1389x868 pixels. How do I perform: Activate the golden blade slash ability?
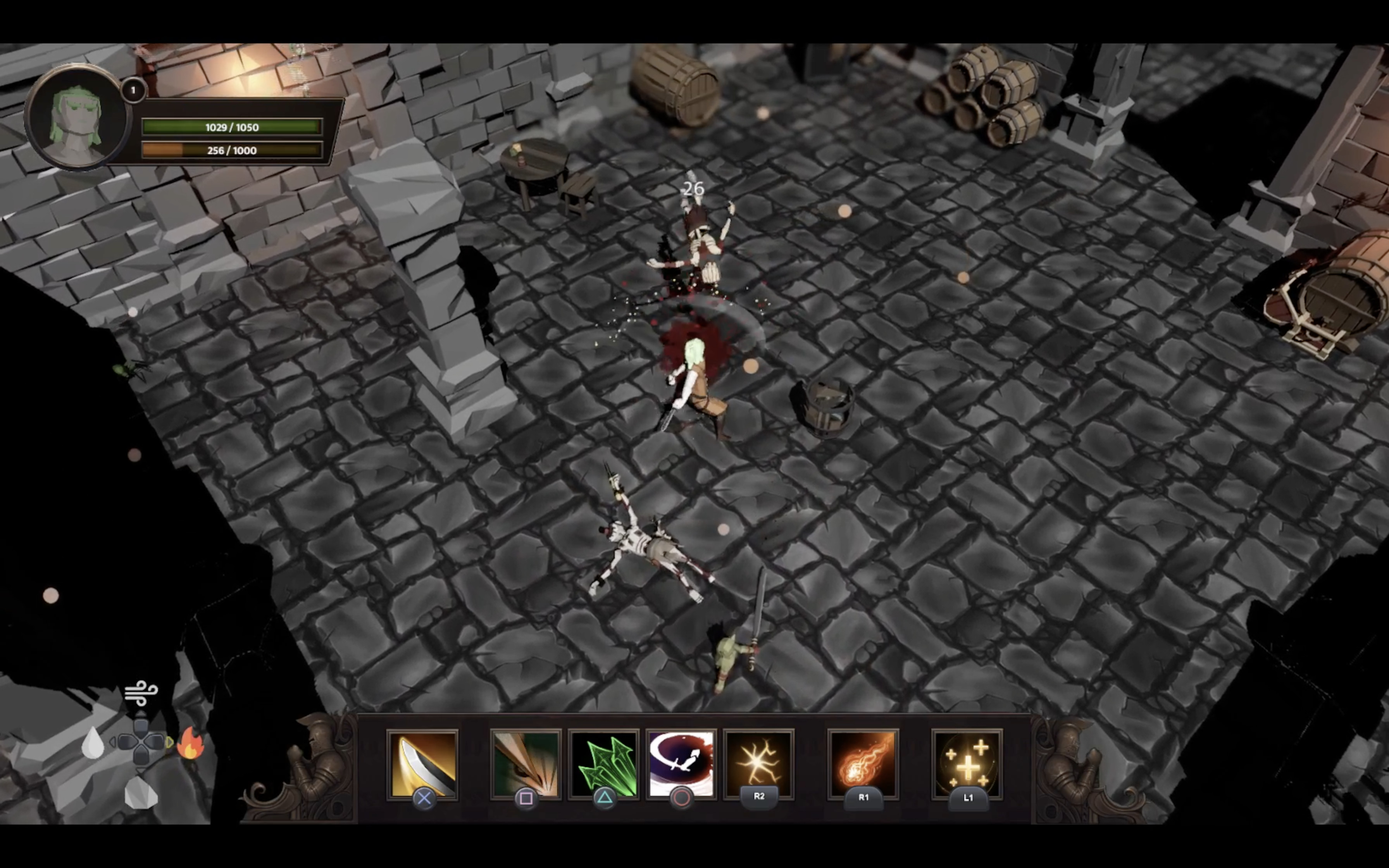(x=422, y=764)
